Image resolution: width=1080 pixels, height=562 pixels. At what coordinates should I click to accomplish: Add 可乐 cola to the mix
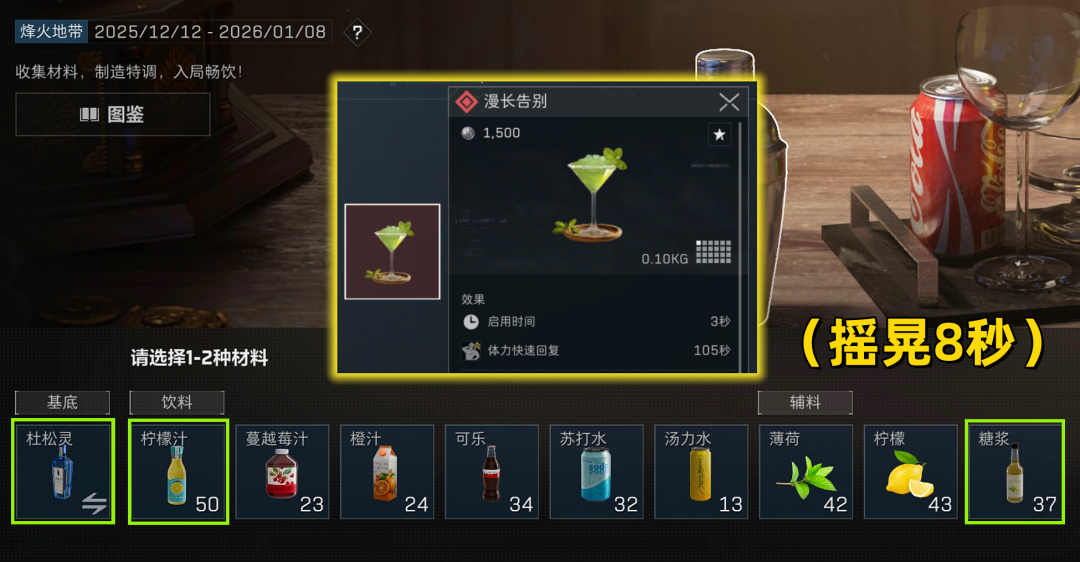[x=491, y=472]
